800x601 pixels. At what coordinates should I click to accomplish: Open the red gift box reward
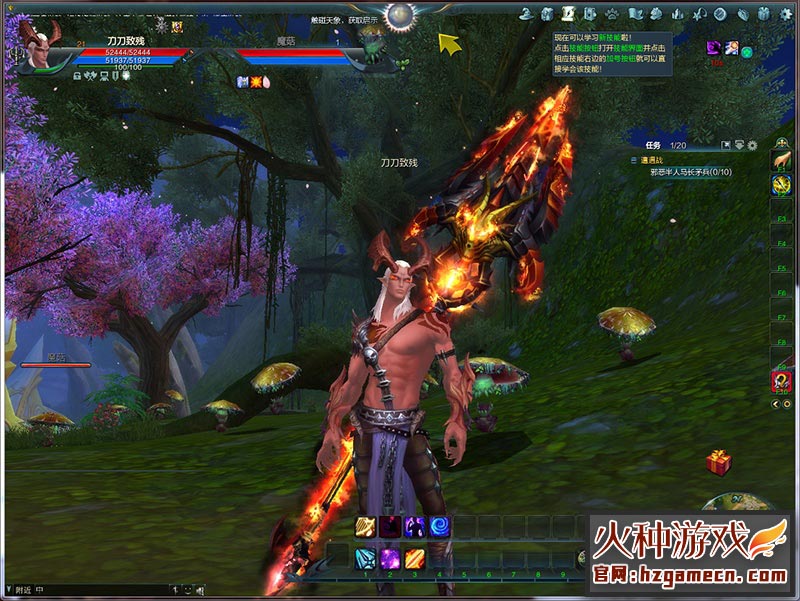tap(718, 462)
